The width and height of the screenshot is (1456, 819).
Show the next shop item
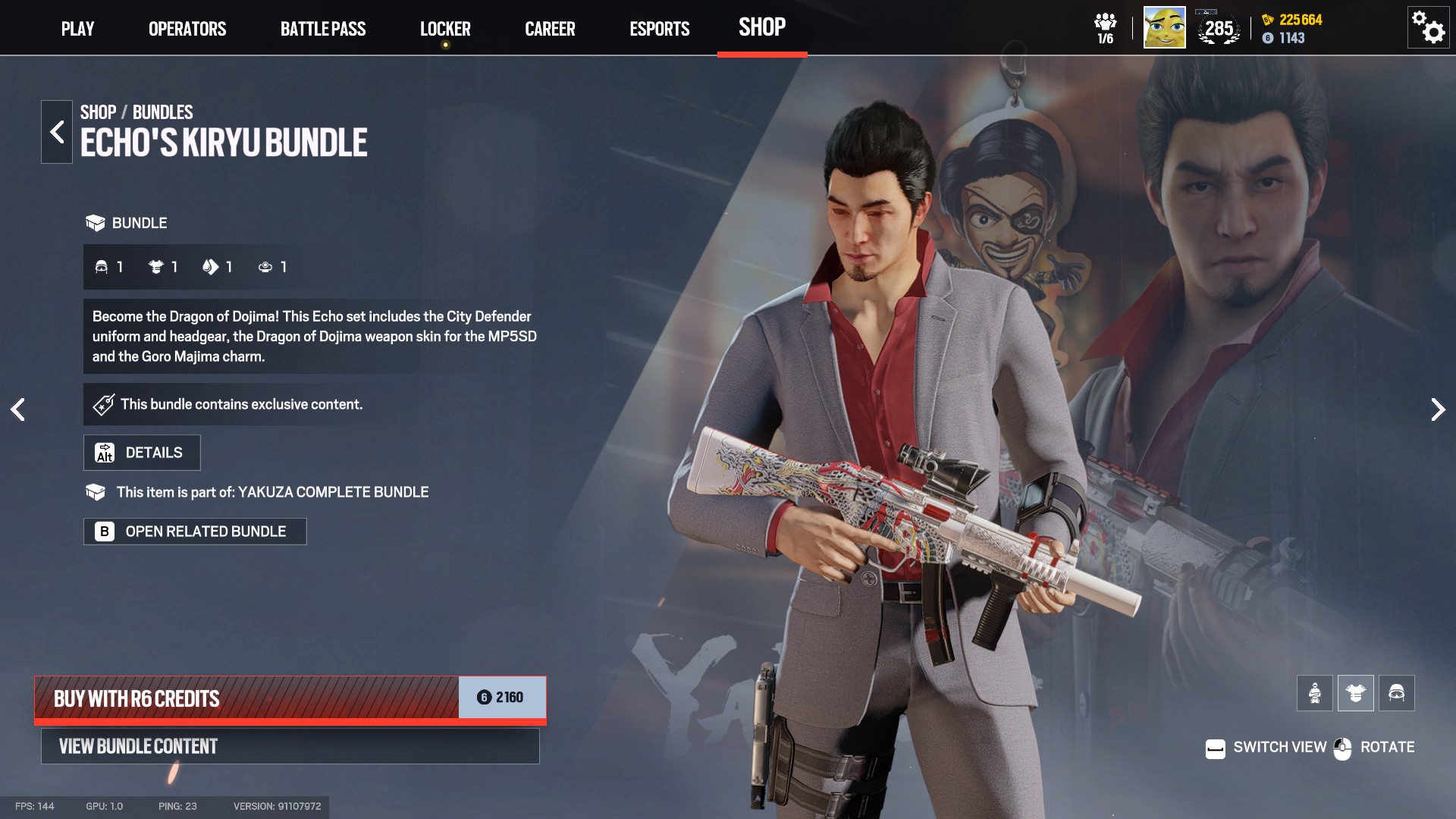(1437, 409)
